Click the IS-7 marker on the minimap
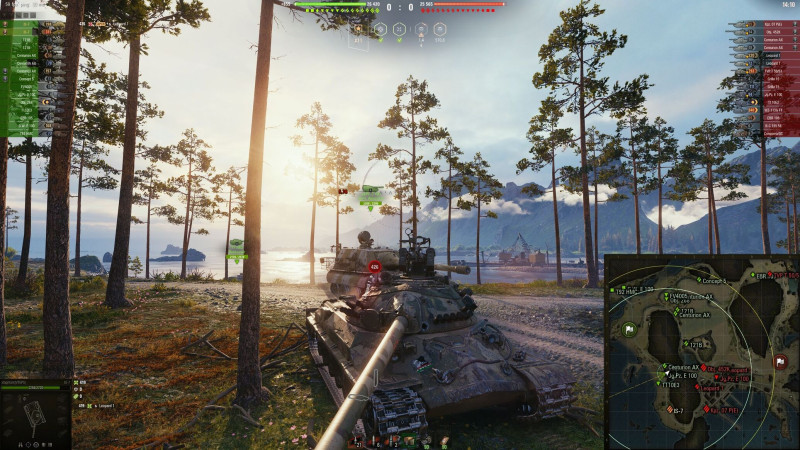The height and width of the screenshot is (450, 800). (x=669, y=409)
